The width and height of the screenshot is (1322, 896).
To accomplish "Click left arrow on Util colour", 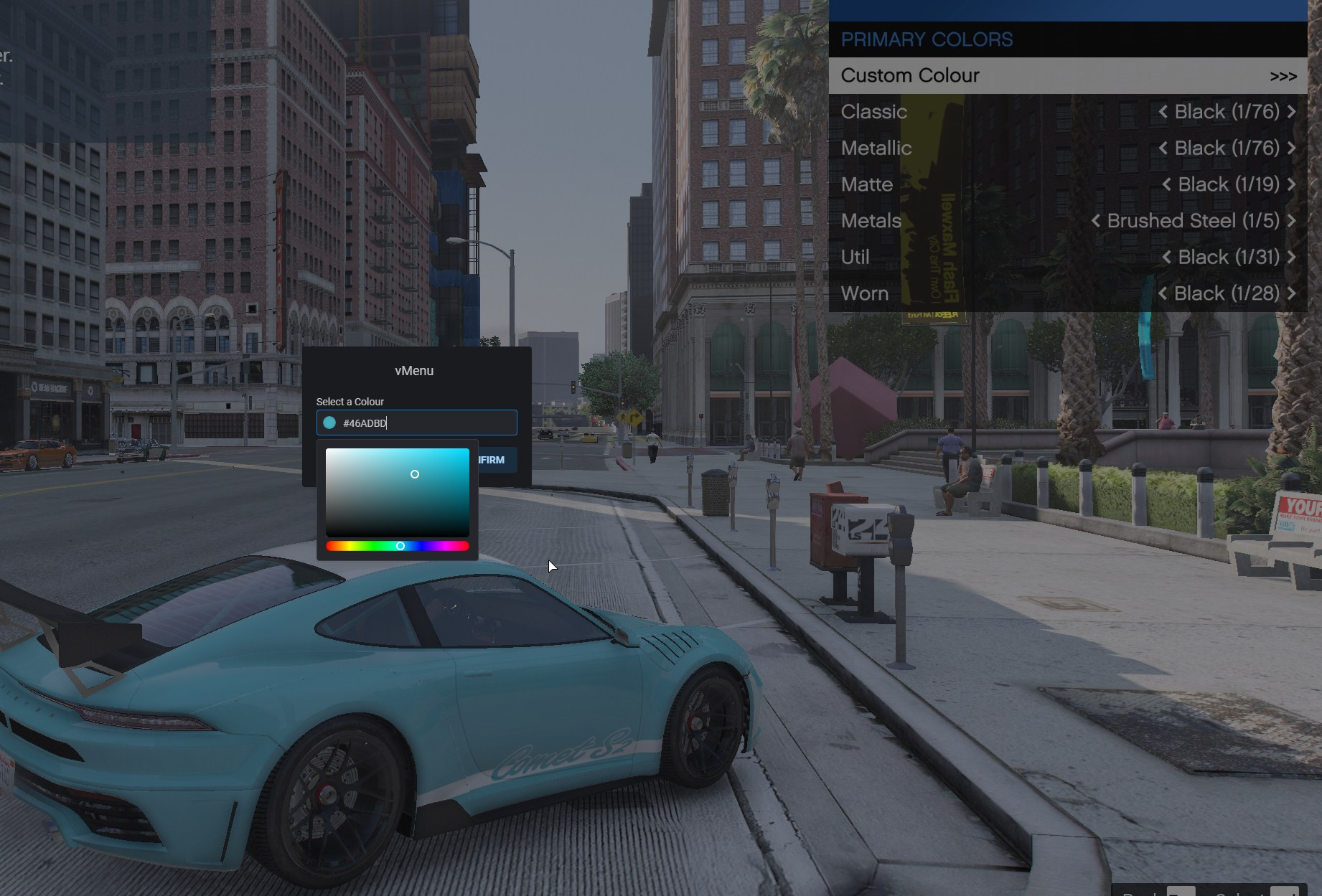I will (1166, 258).
